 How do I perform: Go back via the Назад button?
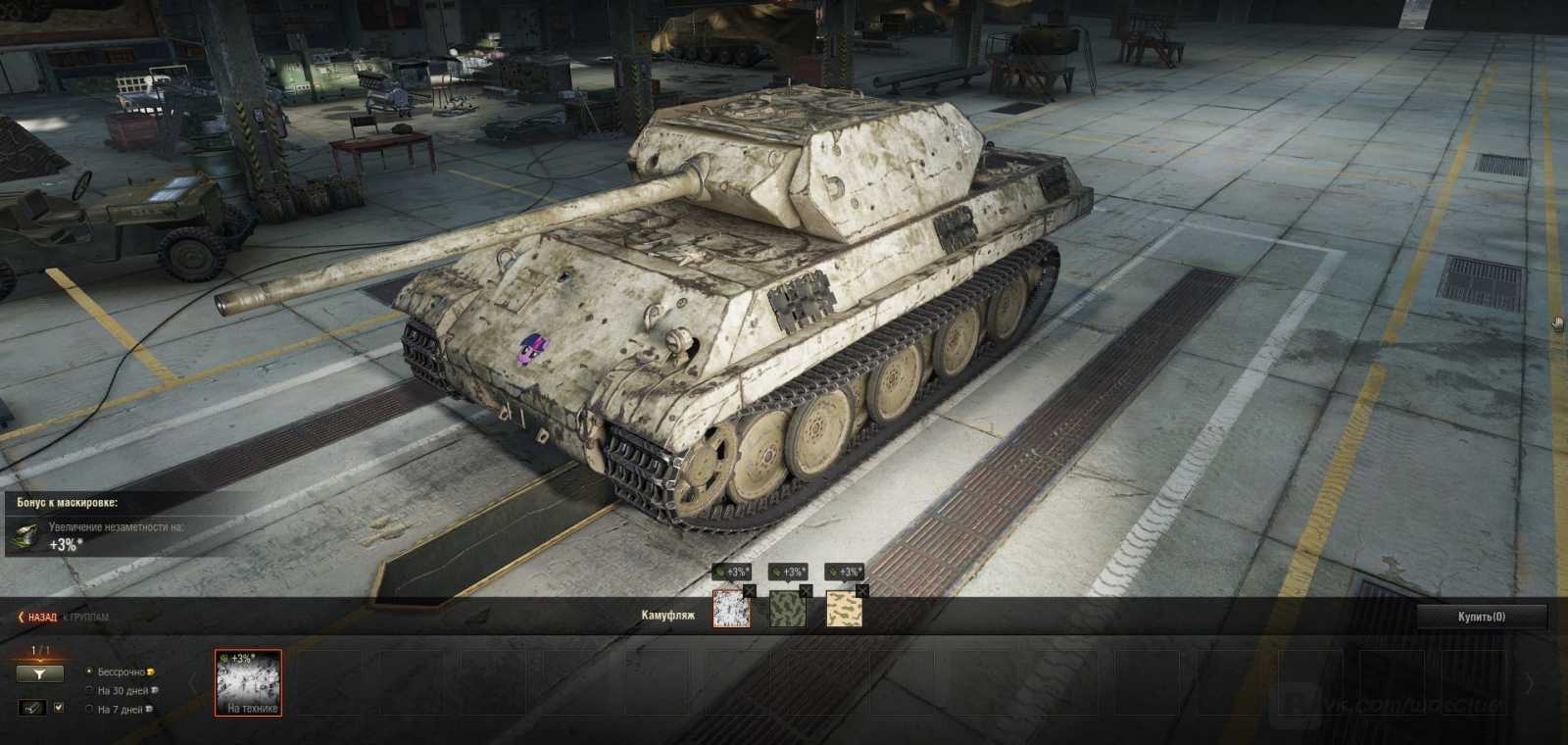[x=39, y=618]
